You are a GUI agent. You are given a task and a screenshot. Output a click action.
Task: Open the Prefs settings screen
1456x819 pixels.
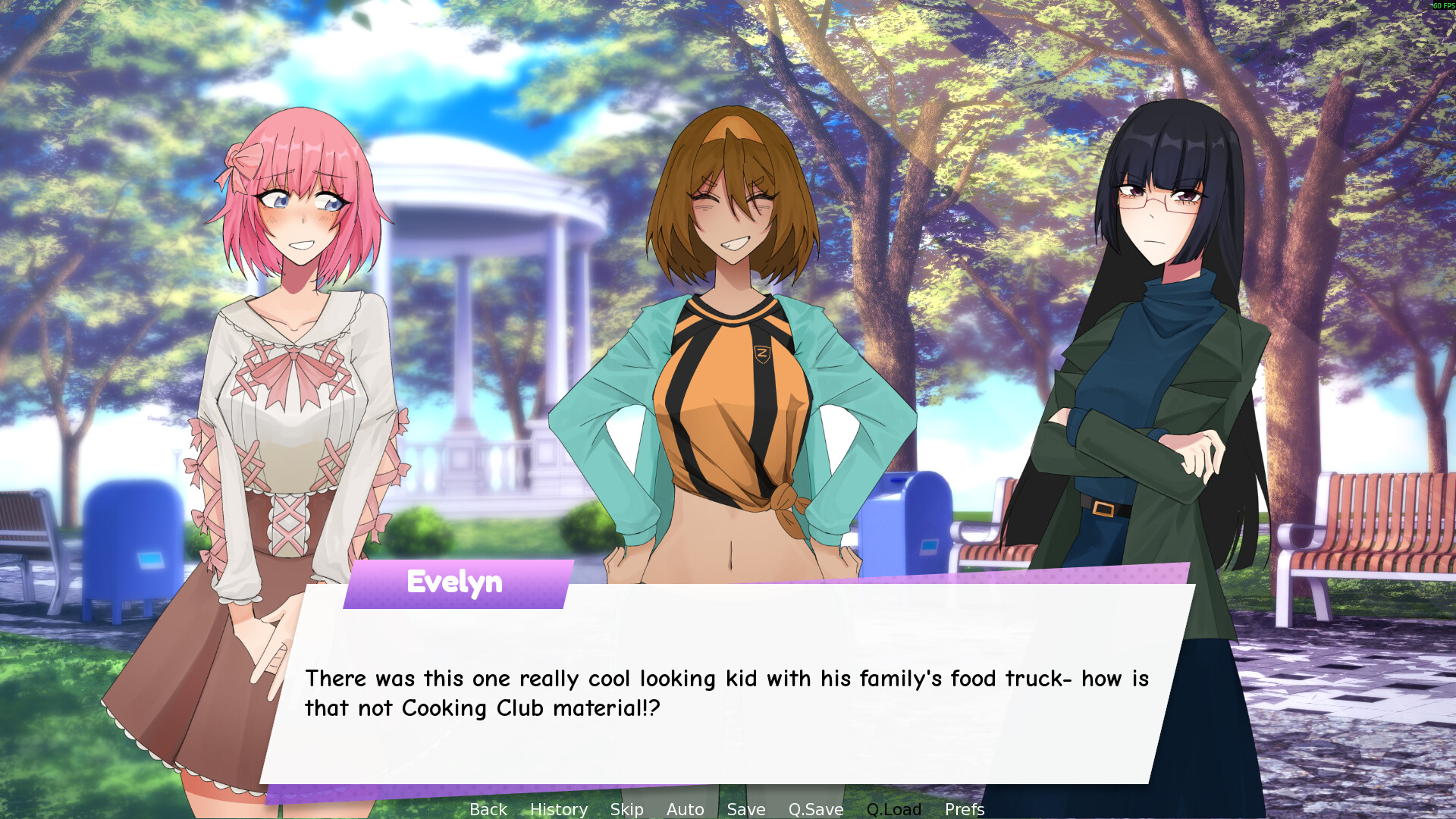coord(965,809)
